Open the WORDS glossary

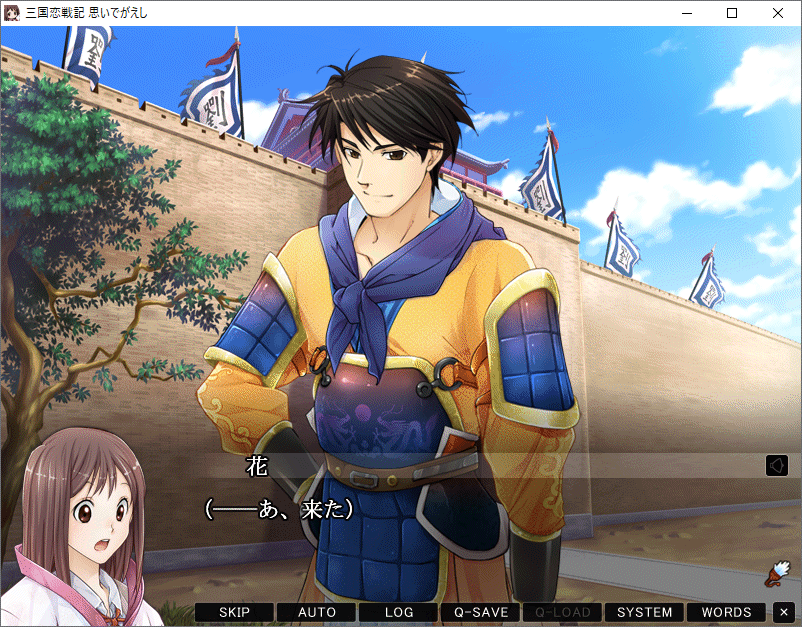coord(726,612)
